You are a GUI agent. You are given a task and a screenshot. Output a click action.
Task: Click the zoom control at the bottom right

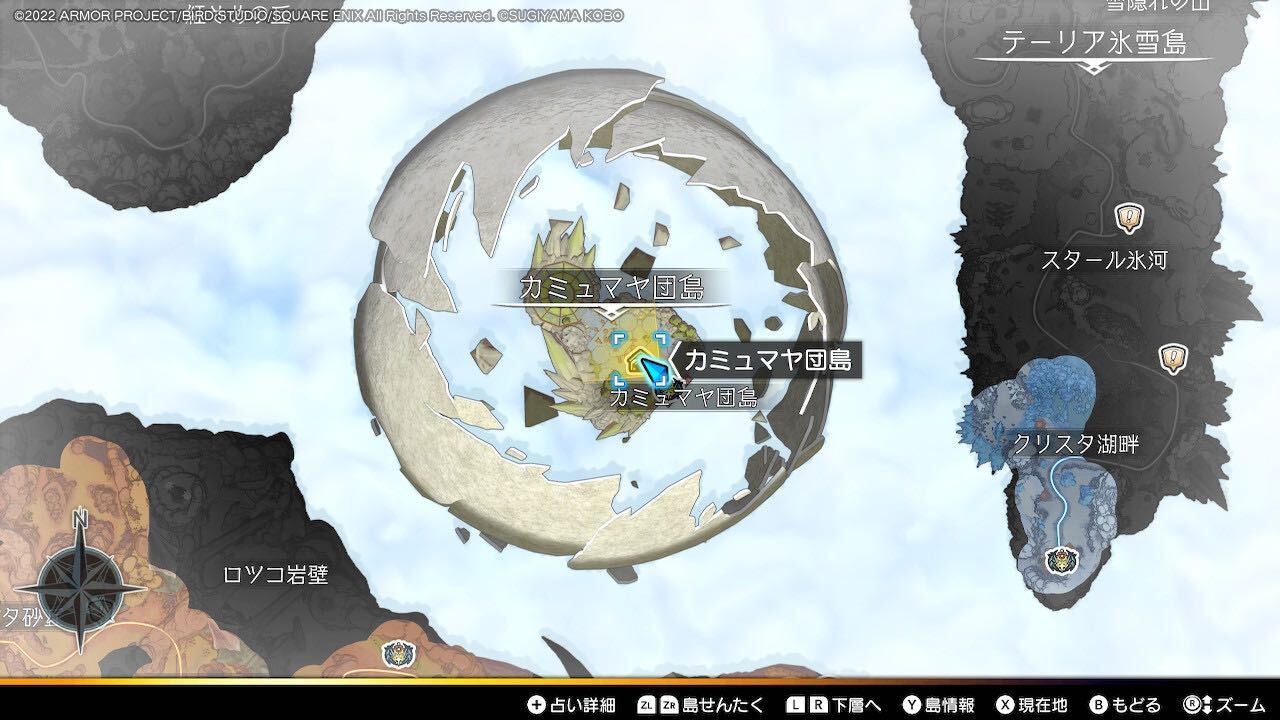click(x=1230, y=705)
